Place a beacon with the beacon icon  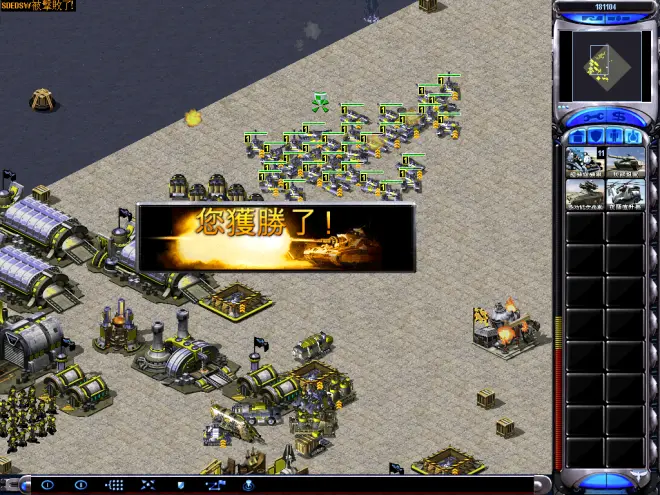248,485
